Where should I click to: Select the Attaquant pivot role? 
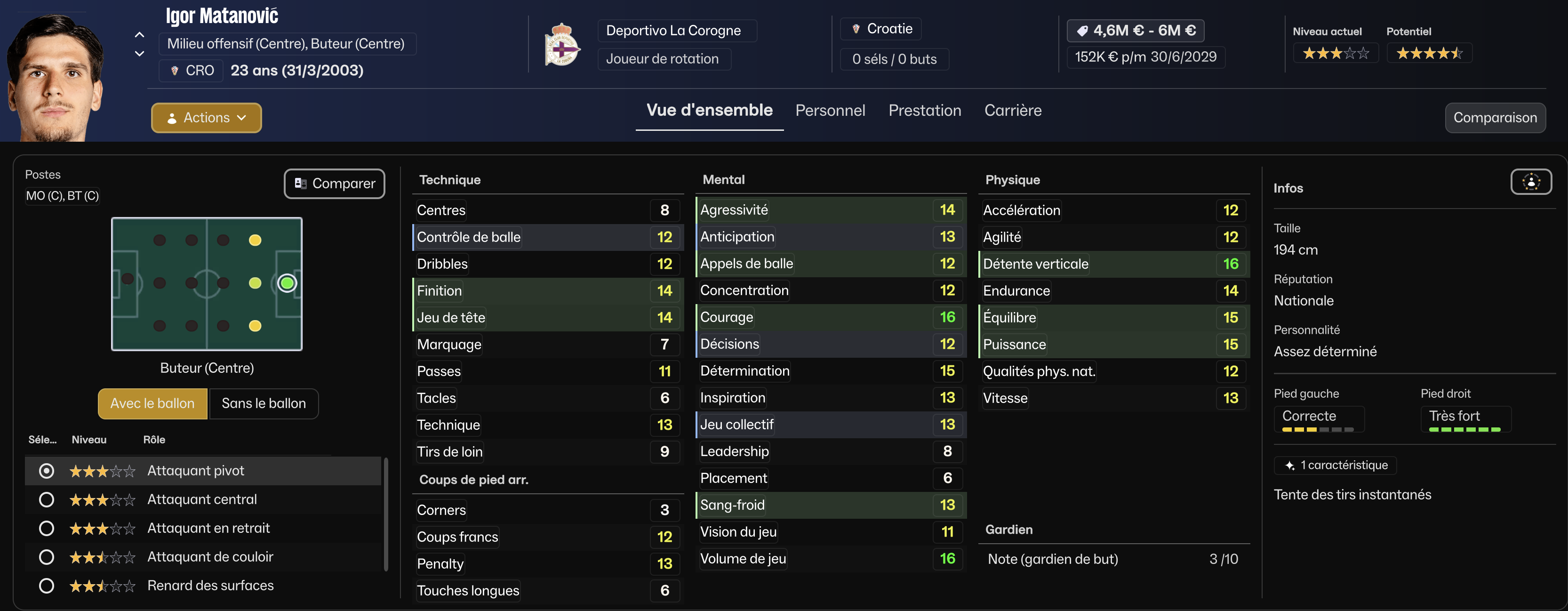click(x=46, y=471)
